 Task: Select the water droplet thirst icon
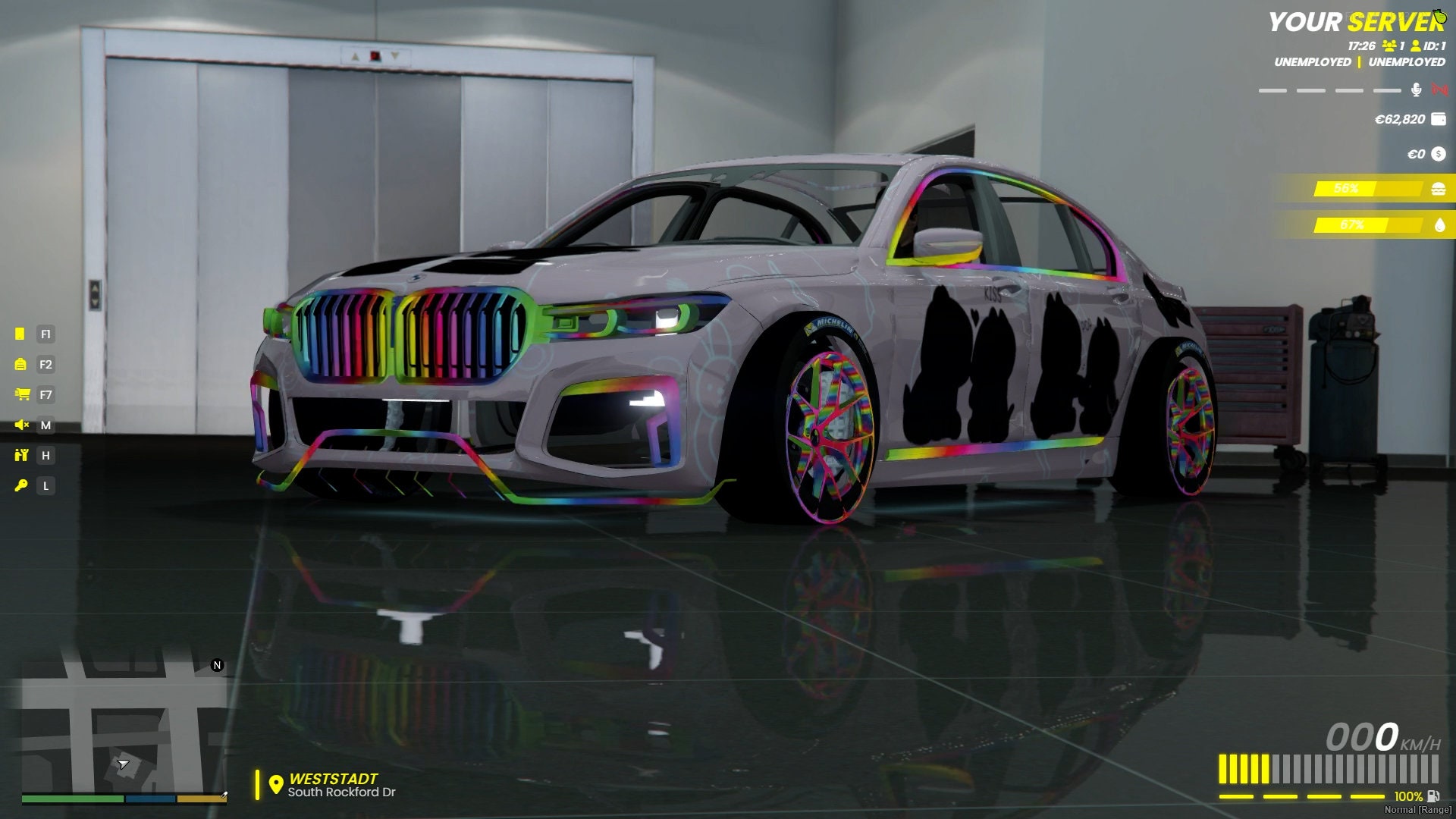point(1438,224)
